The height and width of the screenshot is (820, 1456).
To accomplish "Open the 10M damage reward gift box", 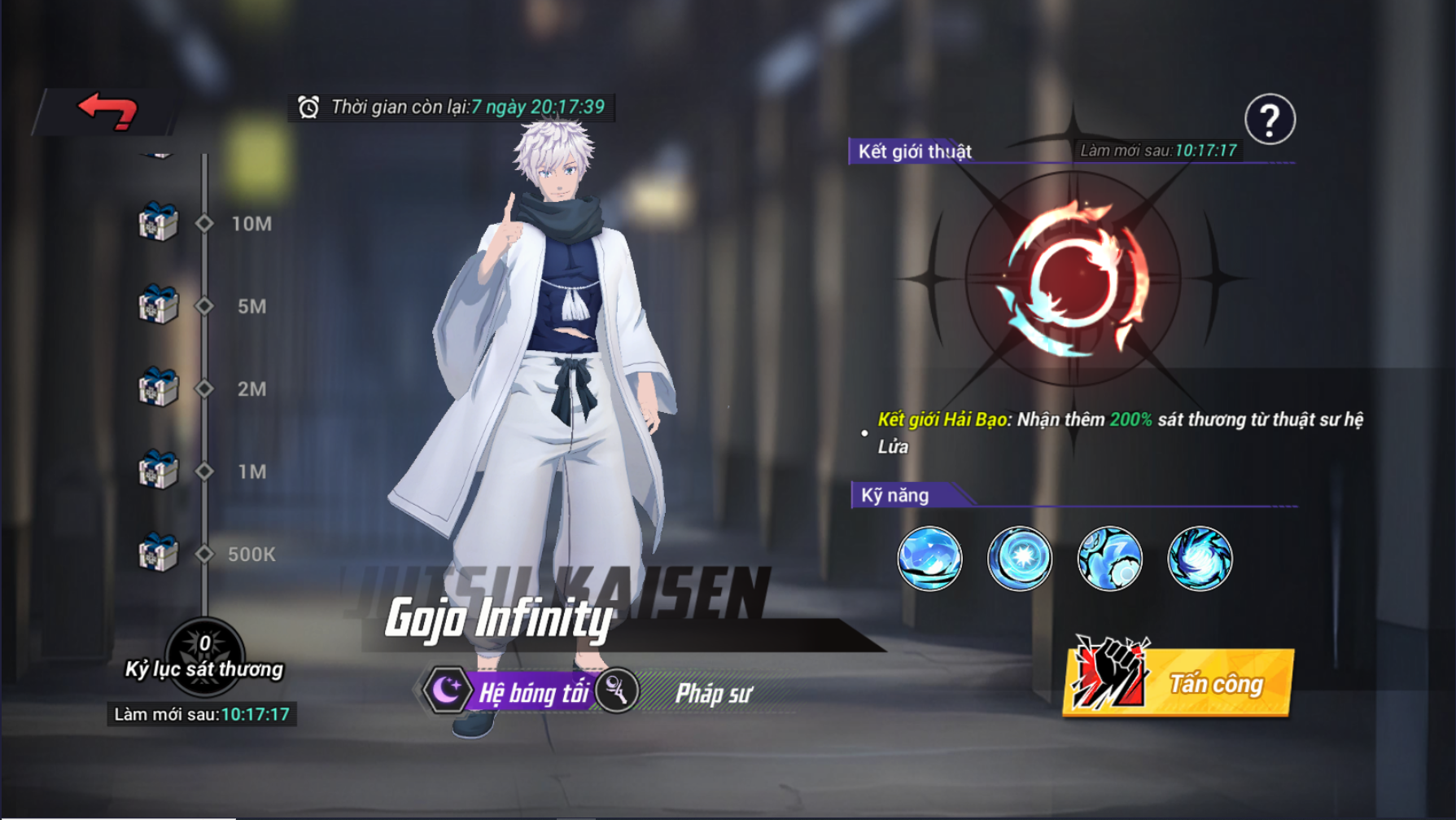I will pos(158,222).
